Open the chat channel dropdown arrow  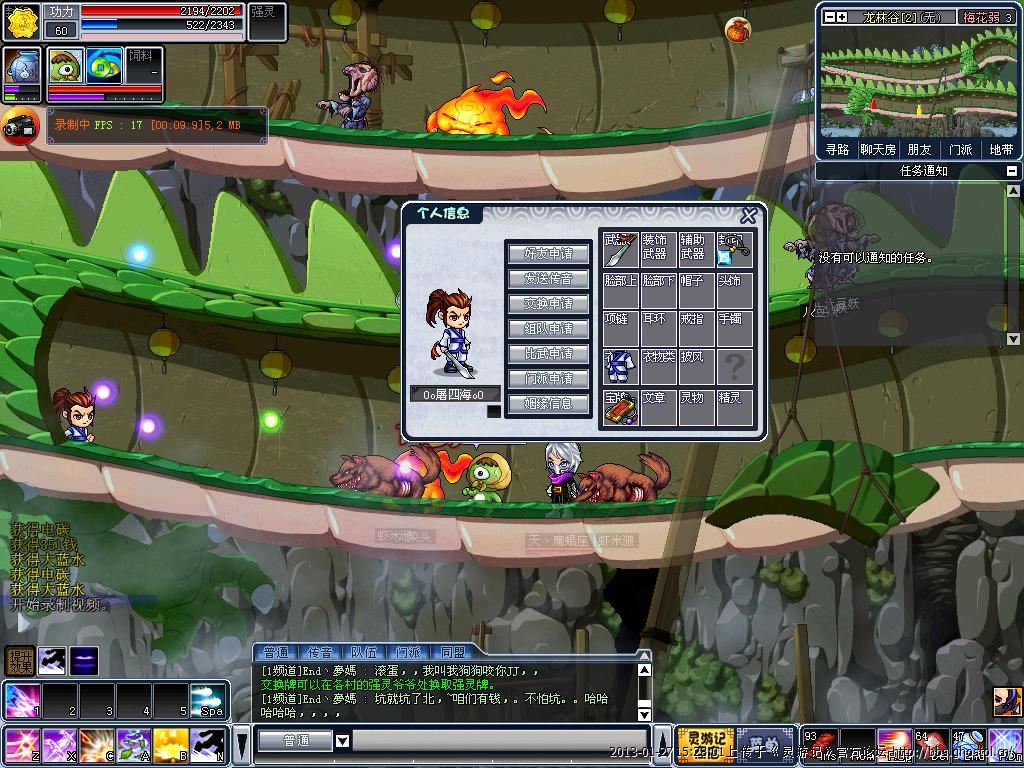click(342, 741)
